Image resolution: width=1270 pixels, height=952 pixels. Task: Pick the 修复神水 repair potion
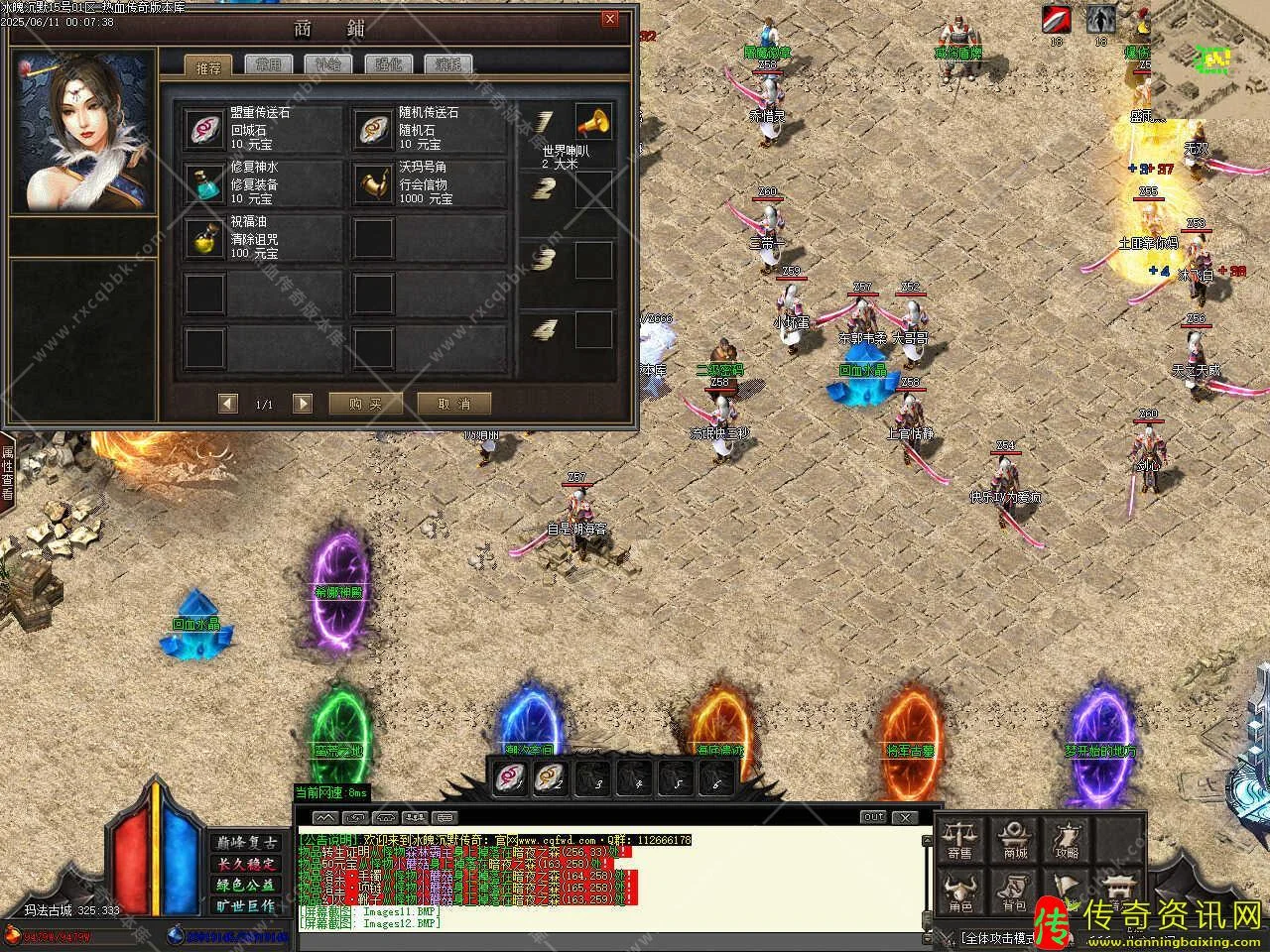coord(206,182)
